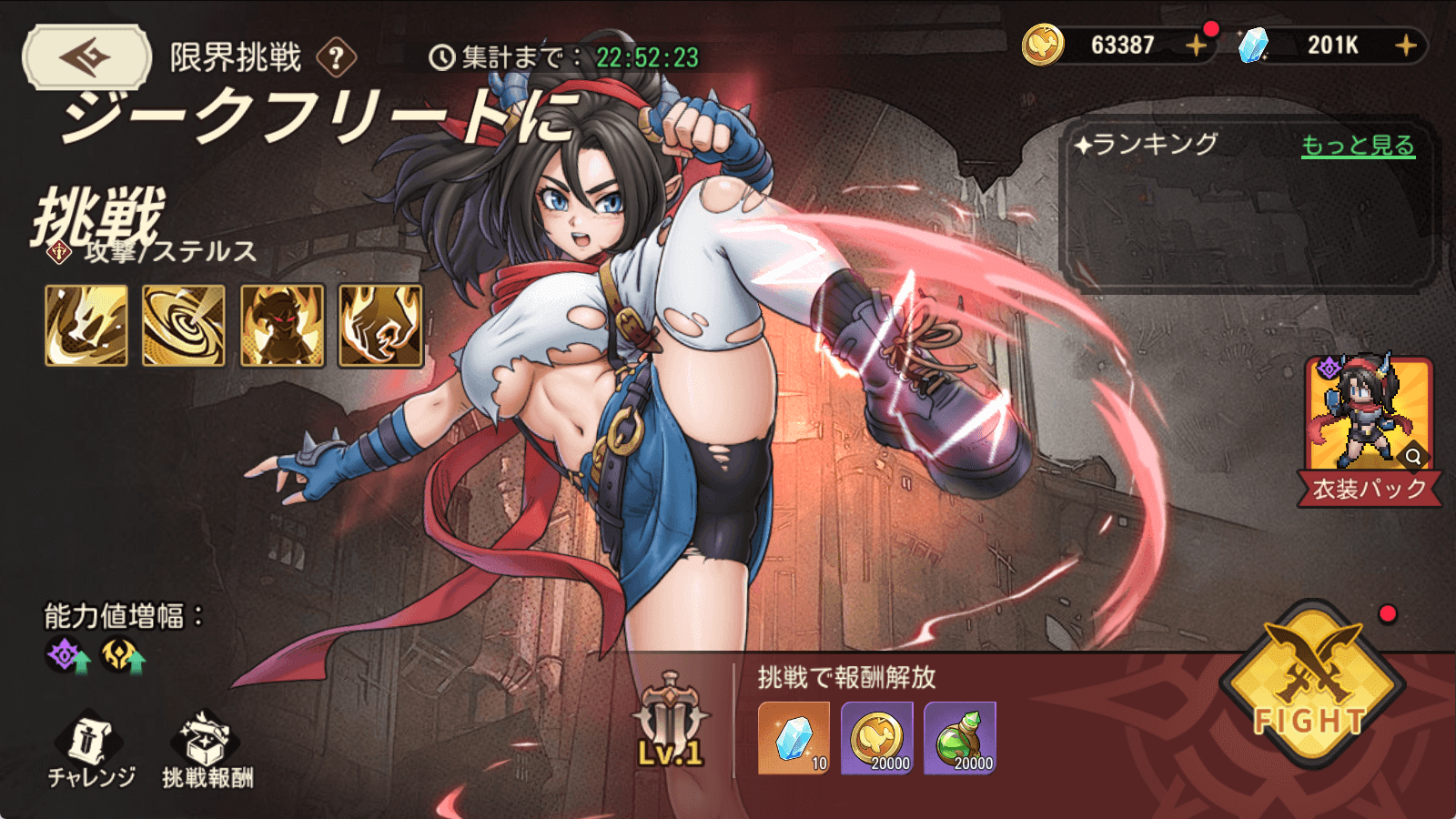Go back using the arrow button
The image size is (1456, 819).
pyautogui.click(x=86, y=57)
